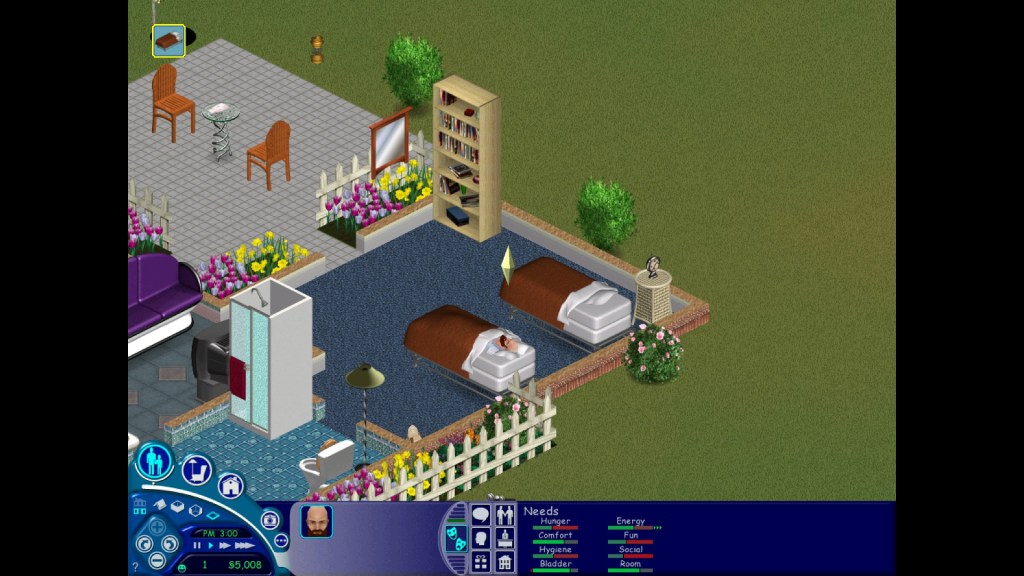Show the Mood panel with theater masks
The height and width of the screenshot is (576, 1024).
point(456,538)
